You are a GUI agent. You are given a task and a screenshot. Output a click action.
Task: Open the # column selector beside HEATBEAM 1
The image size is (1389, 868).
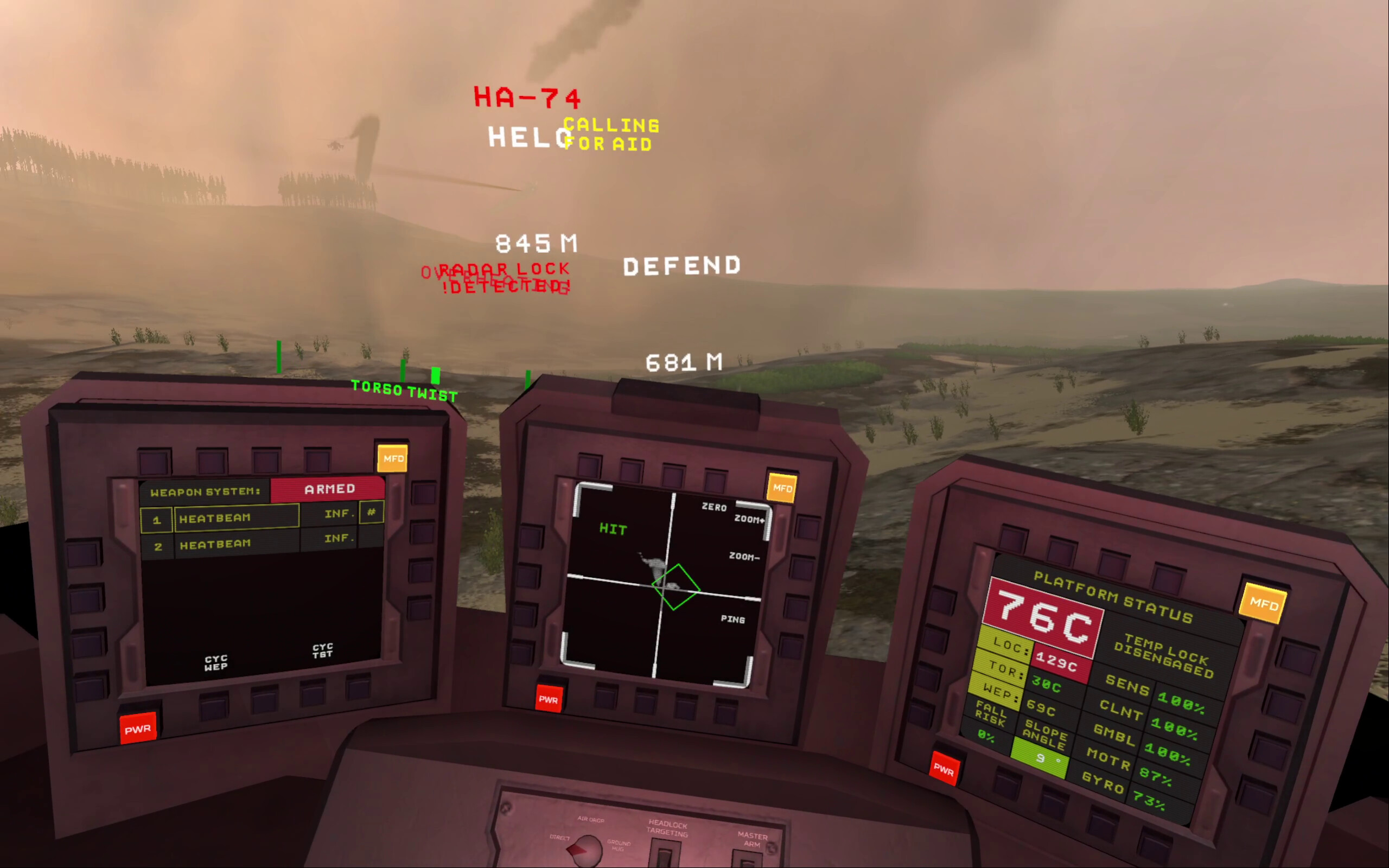point(373,513)
